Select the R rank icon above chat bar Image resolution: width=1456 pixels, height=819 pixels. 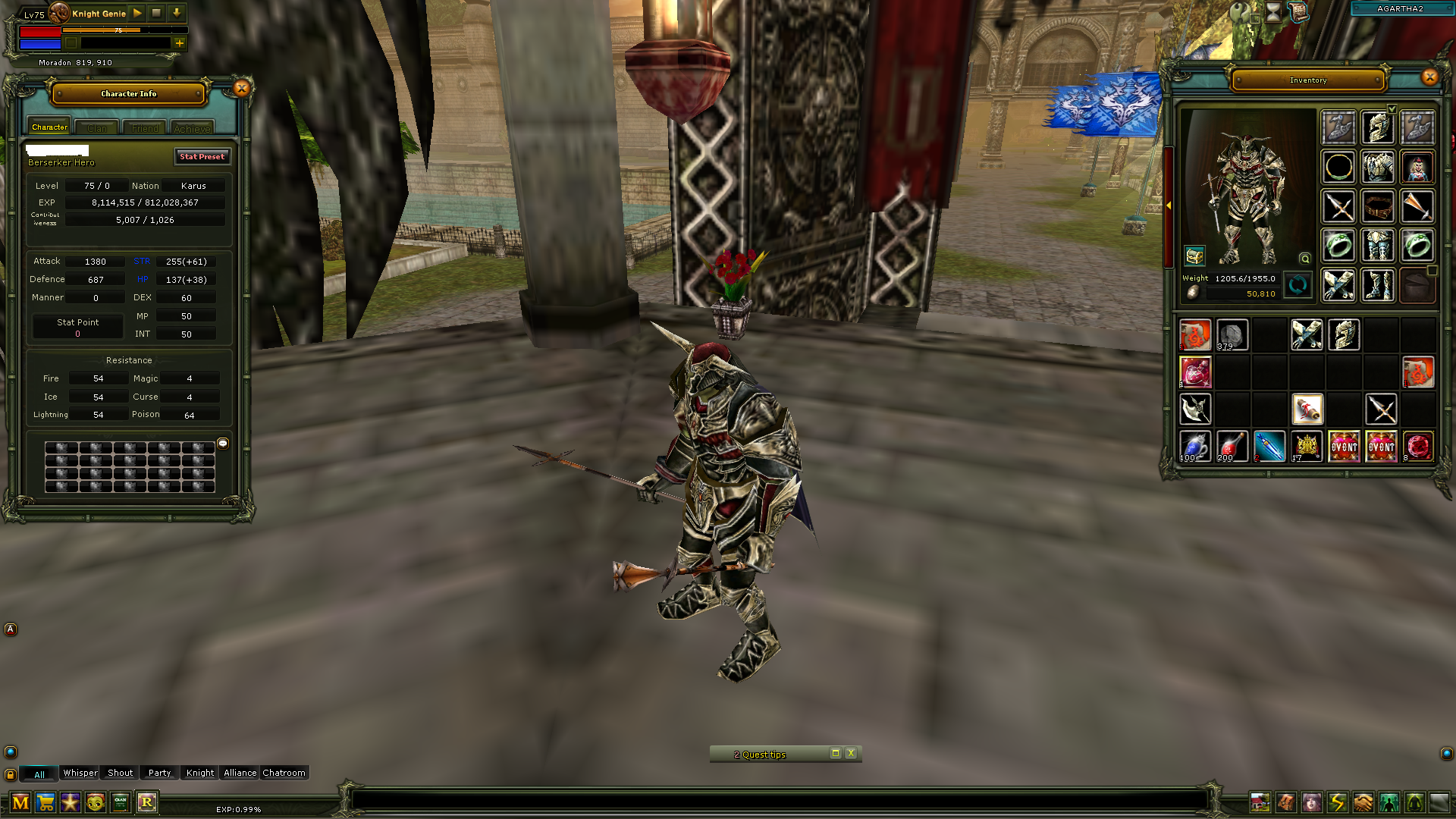click(147, 802)
